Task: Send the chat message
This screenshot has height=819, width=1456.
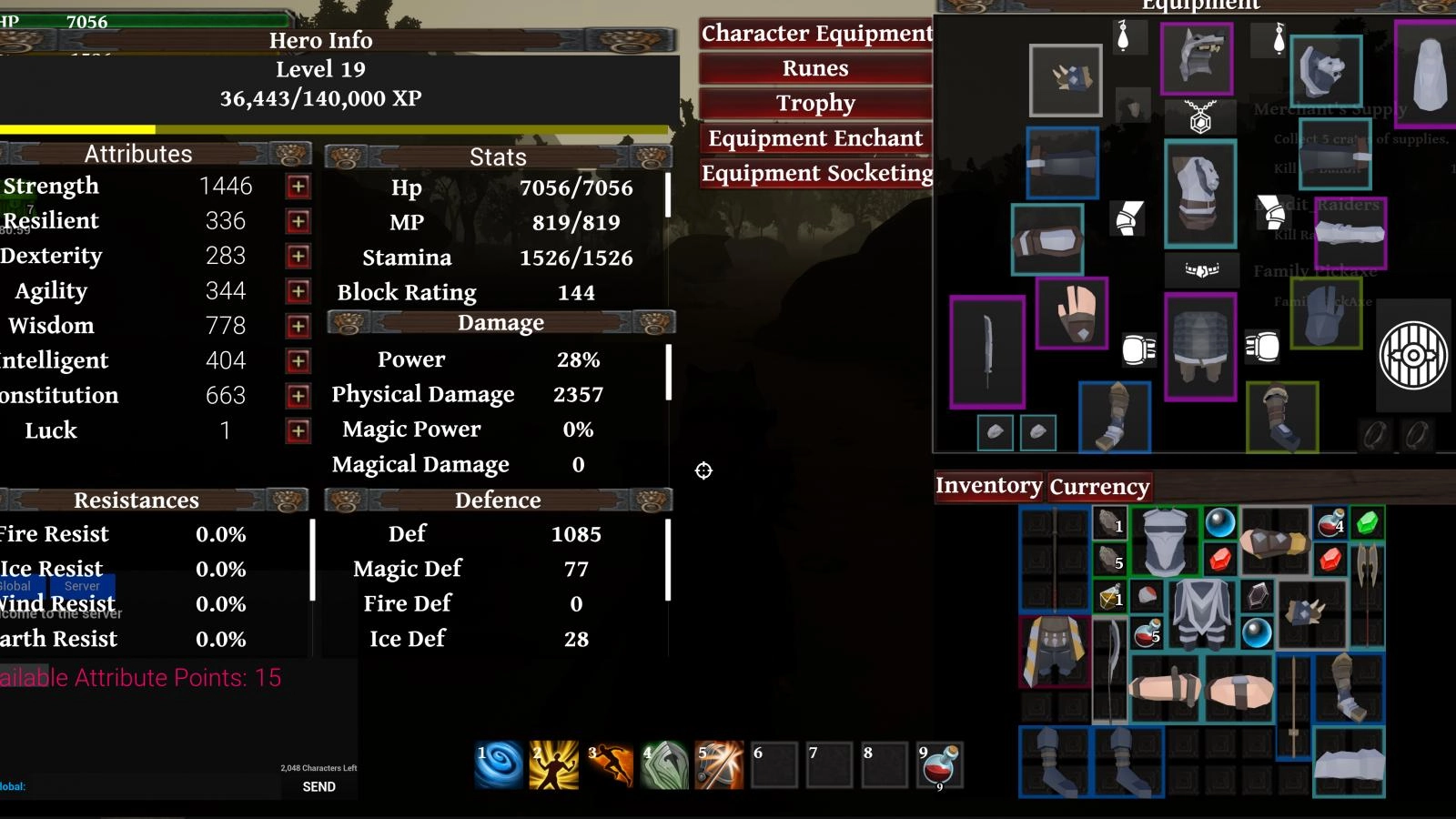Action: [318, 786]
